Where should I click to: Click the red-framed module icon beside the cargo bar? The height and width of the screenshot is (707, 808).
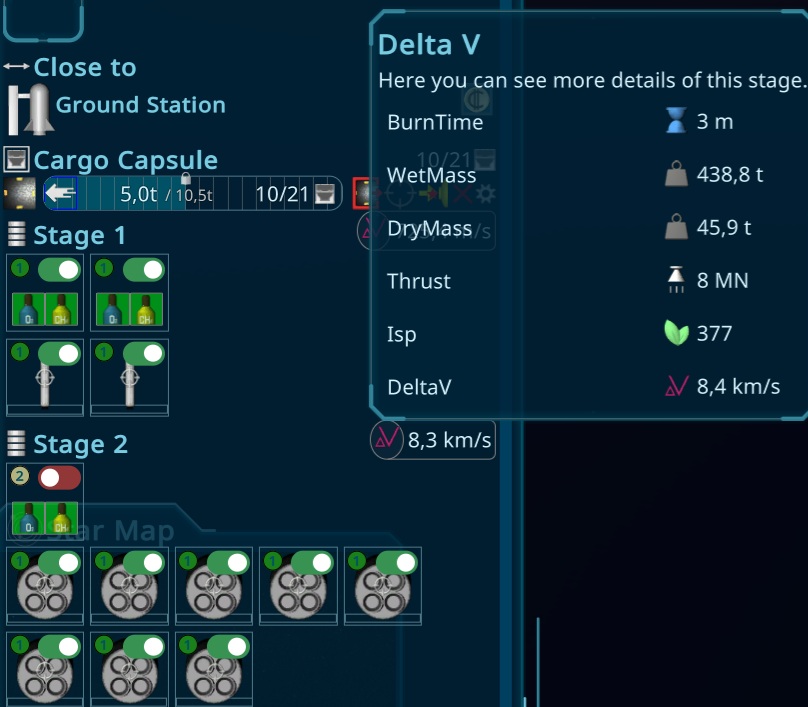(362, 192)
